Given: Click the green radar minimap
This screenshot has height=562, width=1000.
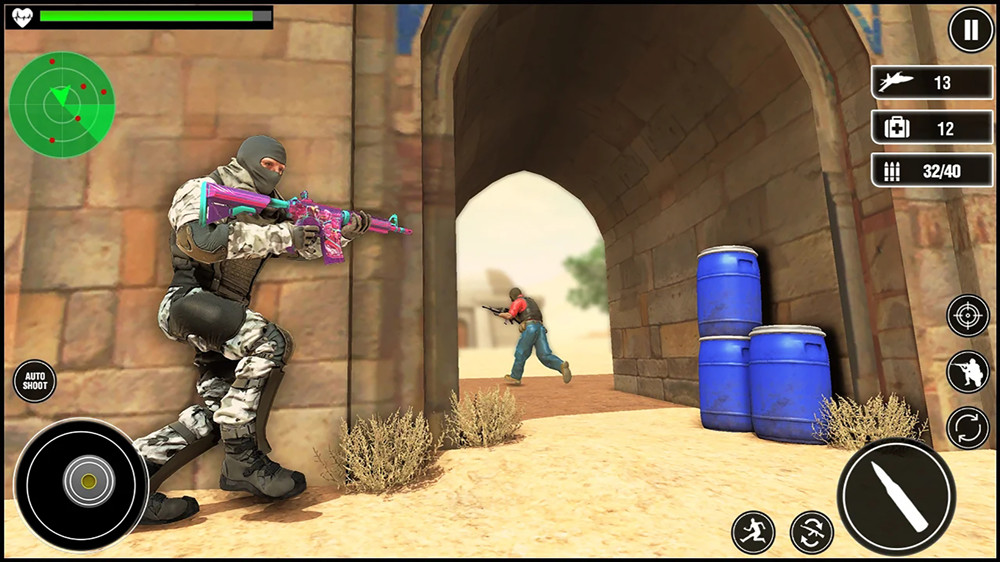Looking at the screenshot, I should point(62,104).
